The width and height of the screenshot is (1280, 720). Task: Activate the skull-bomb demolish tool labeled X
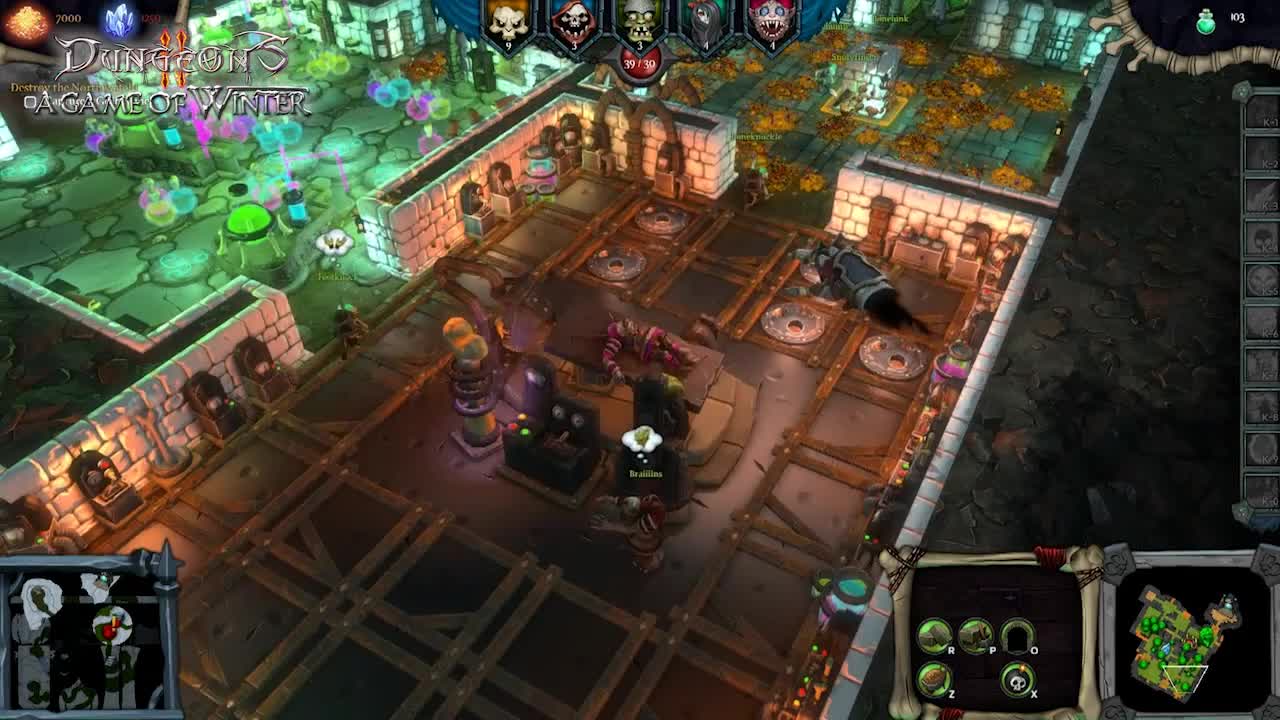1017,681
